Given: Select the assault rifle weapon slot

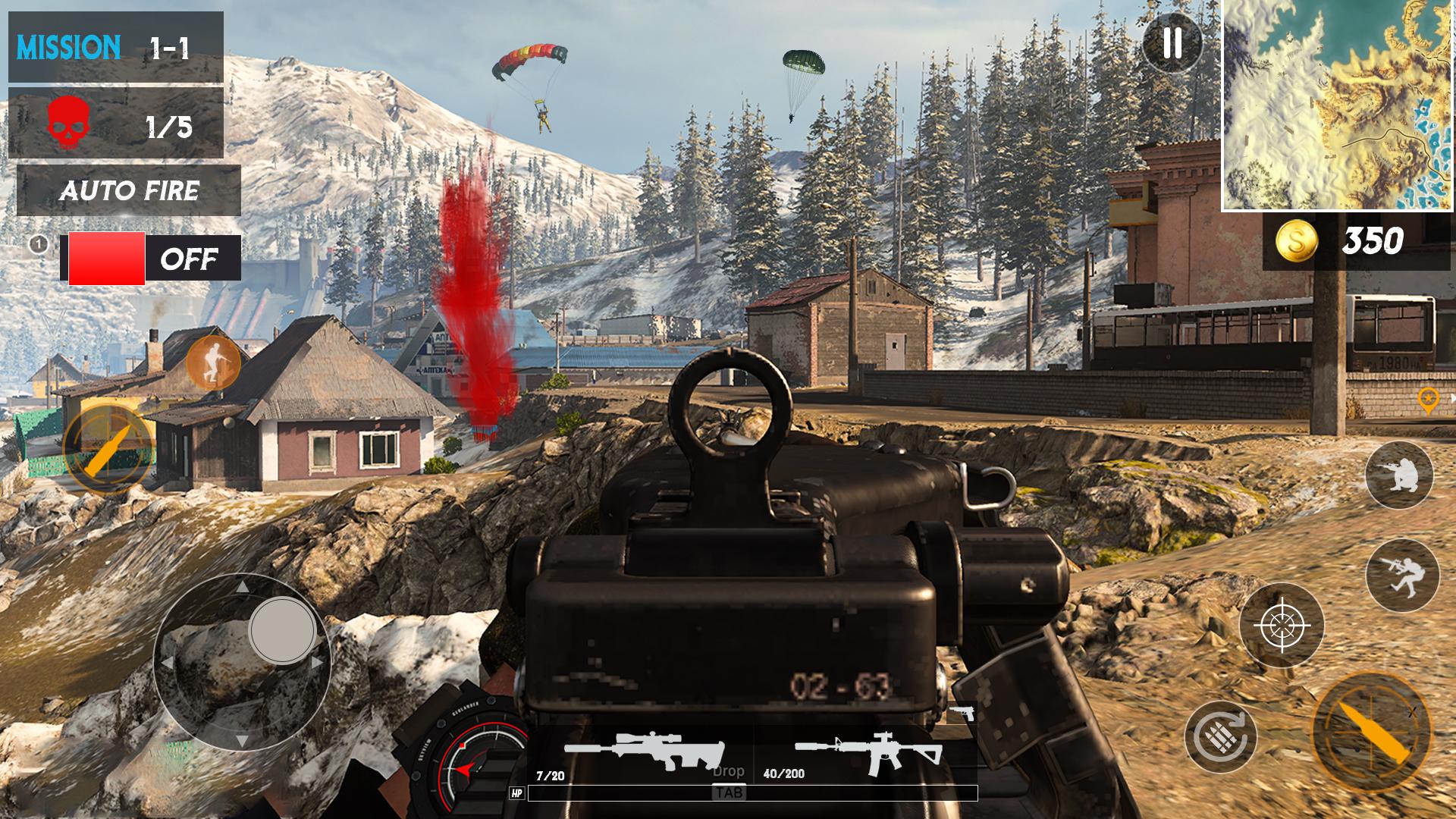Looking at the screenshot, I should tap(869, 751).
